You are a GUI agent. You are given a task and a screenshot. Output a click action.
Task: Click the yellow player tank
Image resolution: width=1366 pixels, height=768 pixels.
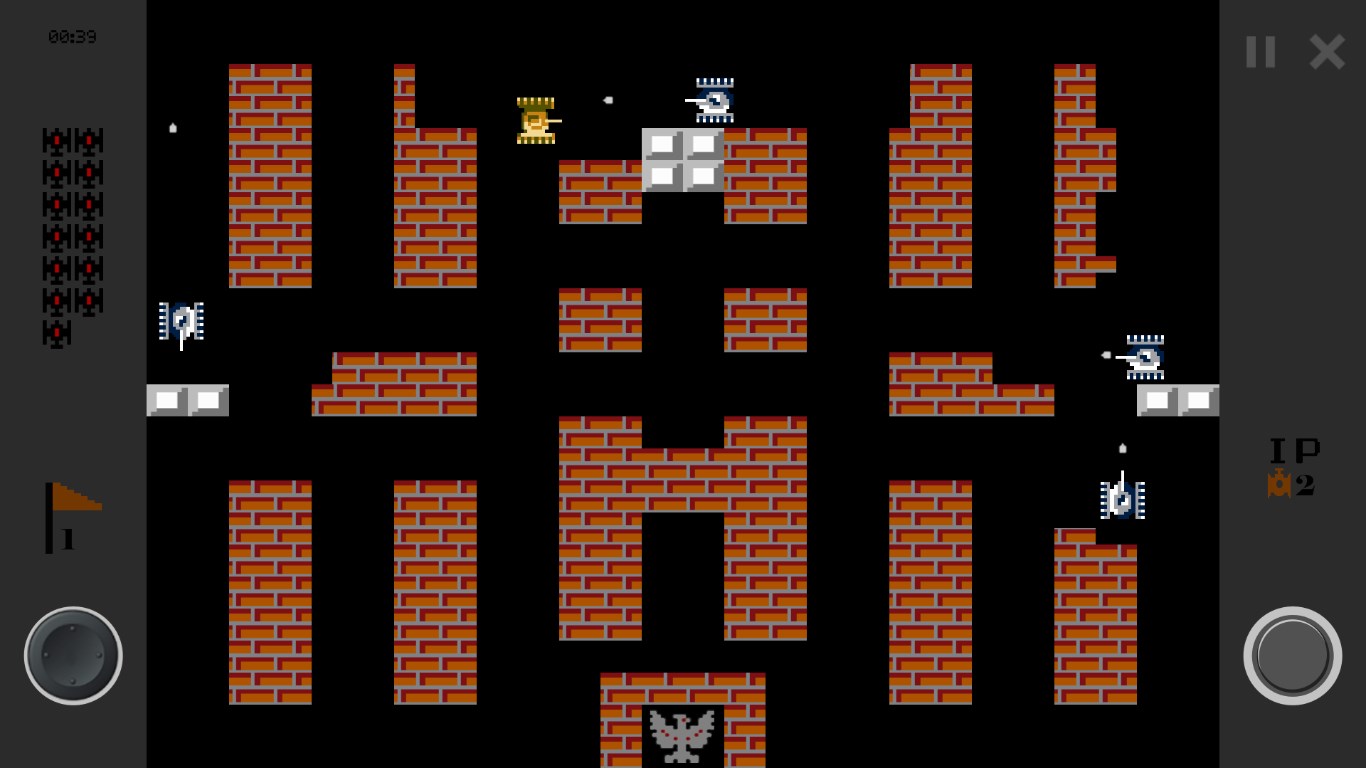point(537,120)
